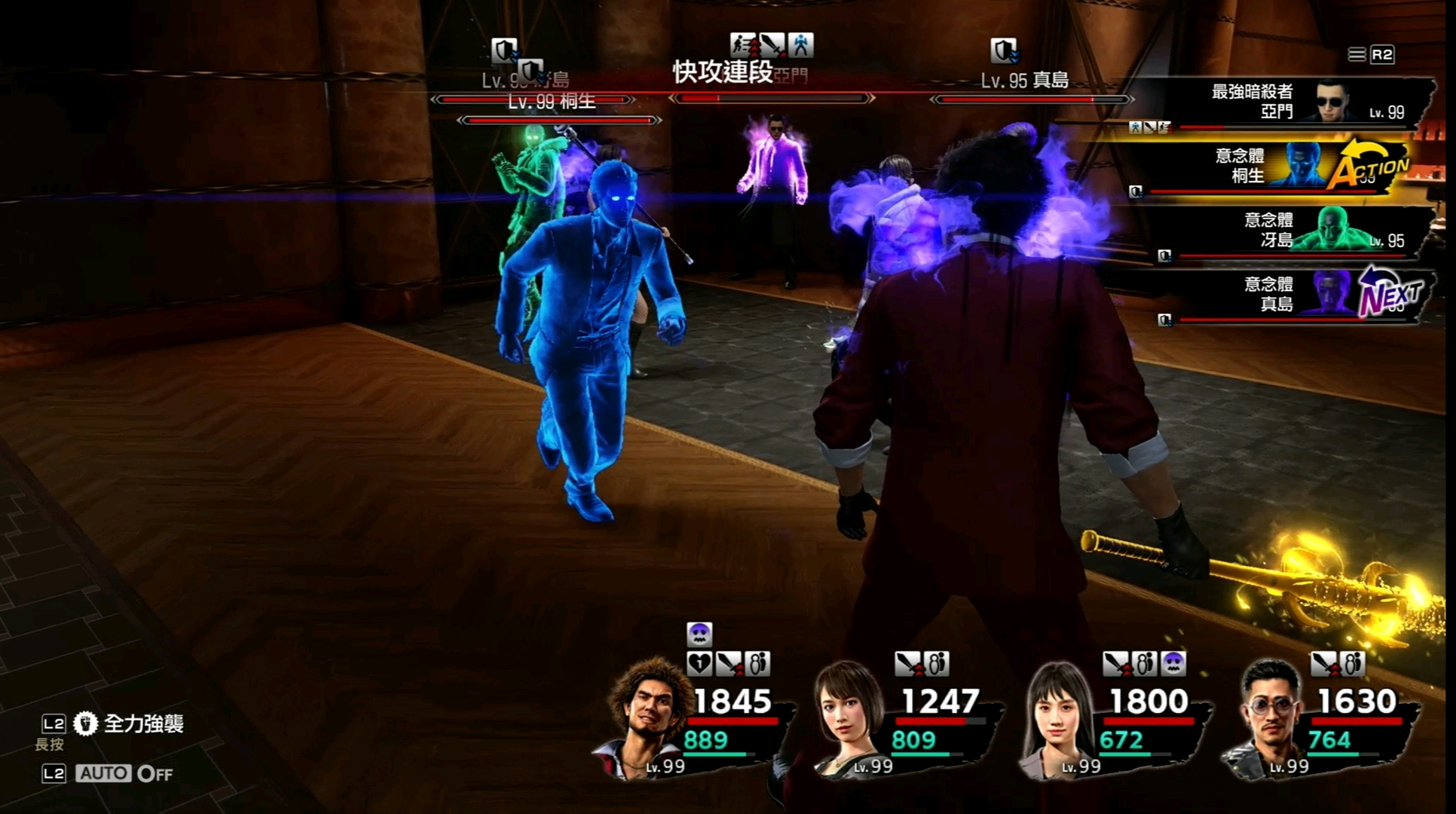
Task: Open the turn order list menu icon
Action: (x=1357, y=54)
